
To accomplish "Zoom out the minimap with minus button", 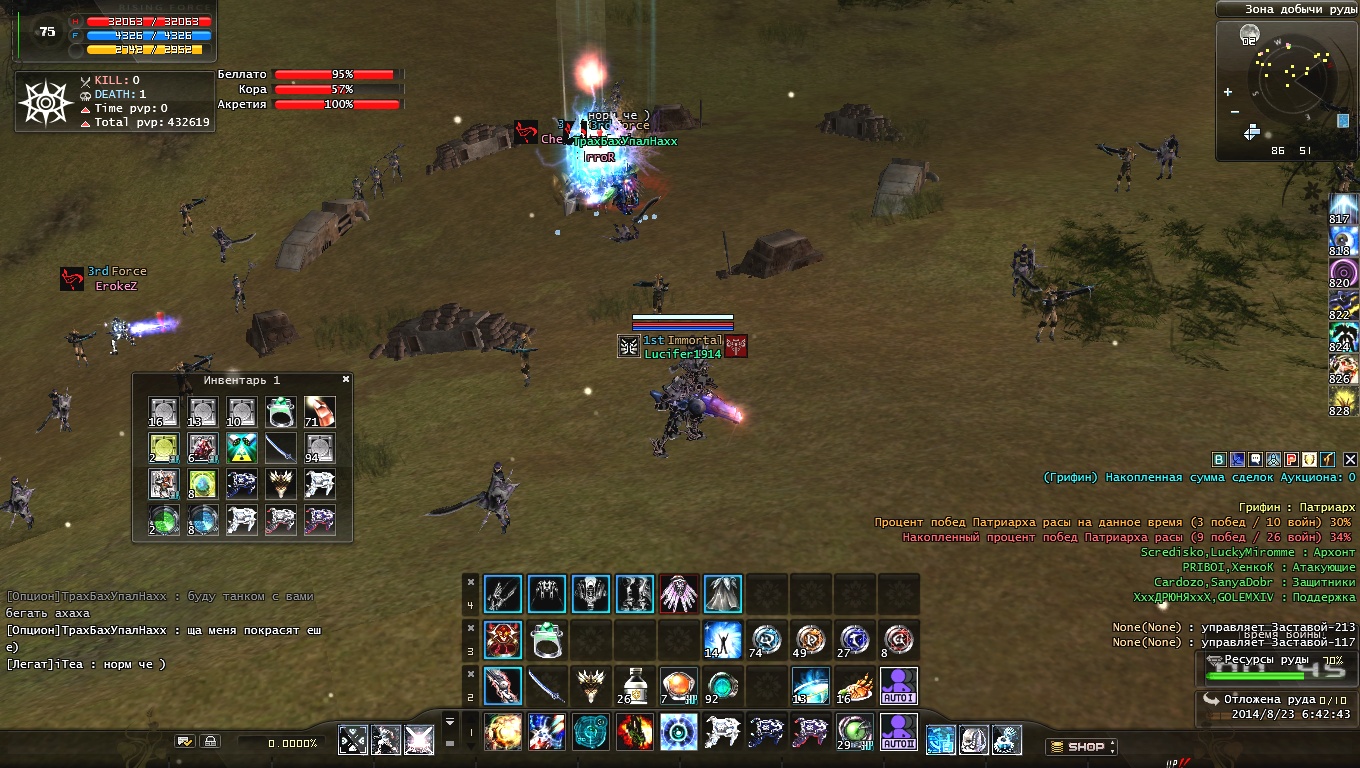I will tap(1235, 112).
